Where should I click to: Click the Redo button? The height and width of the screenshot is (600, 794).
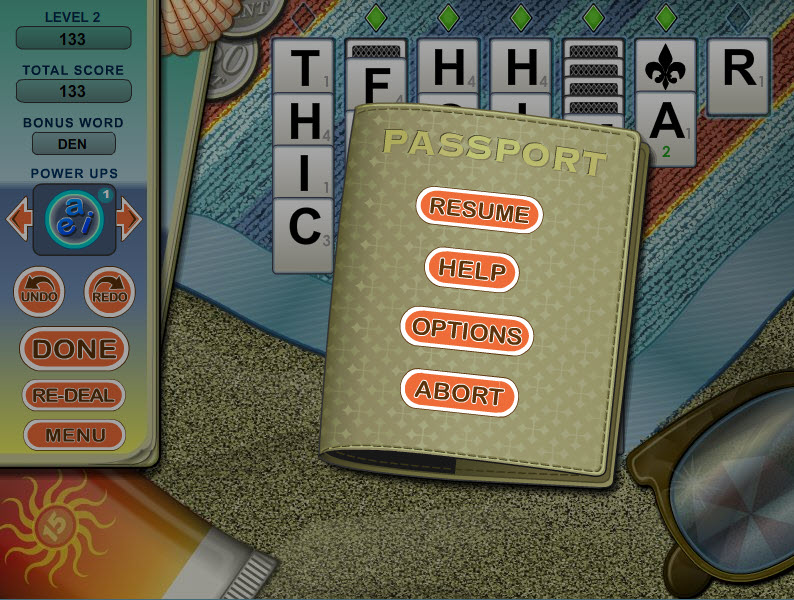pyautogui.click(x=108, y=292)
